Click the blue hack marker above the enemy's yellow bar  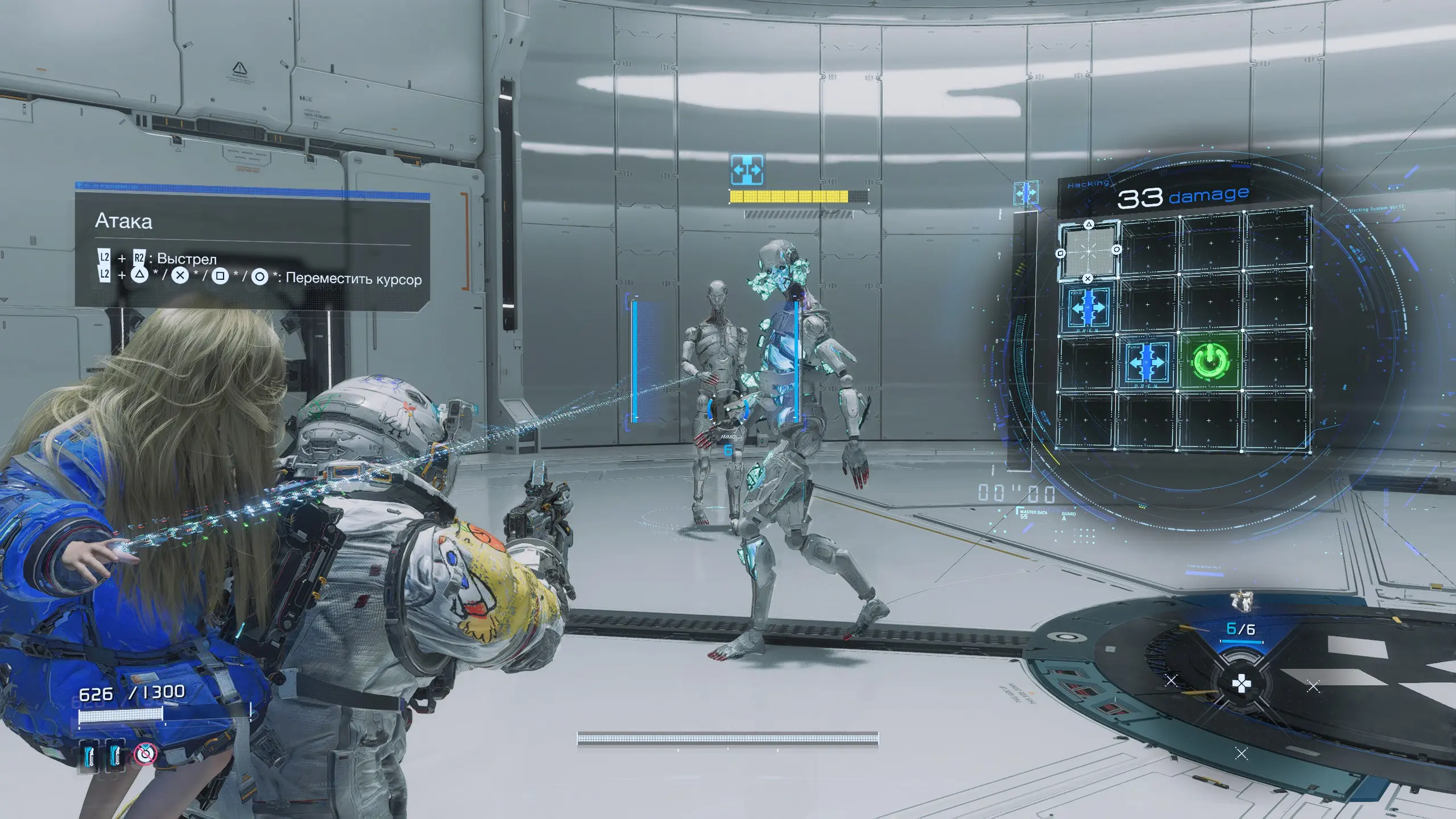click(x=747, y=169)
